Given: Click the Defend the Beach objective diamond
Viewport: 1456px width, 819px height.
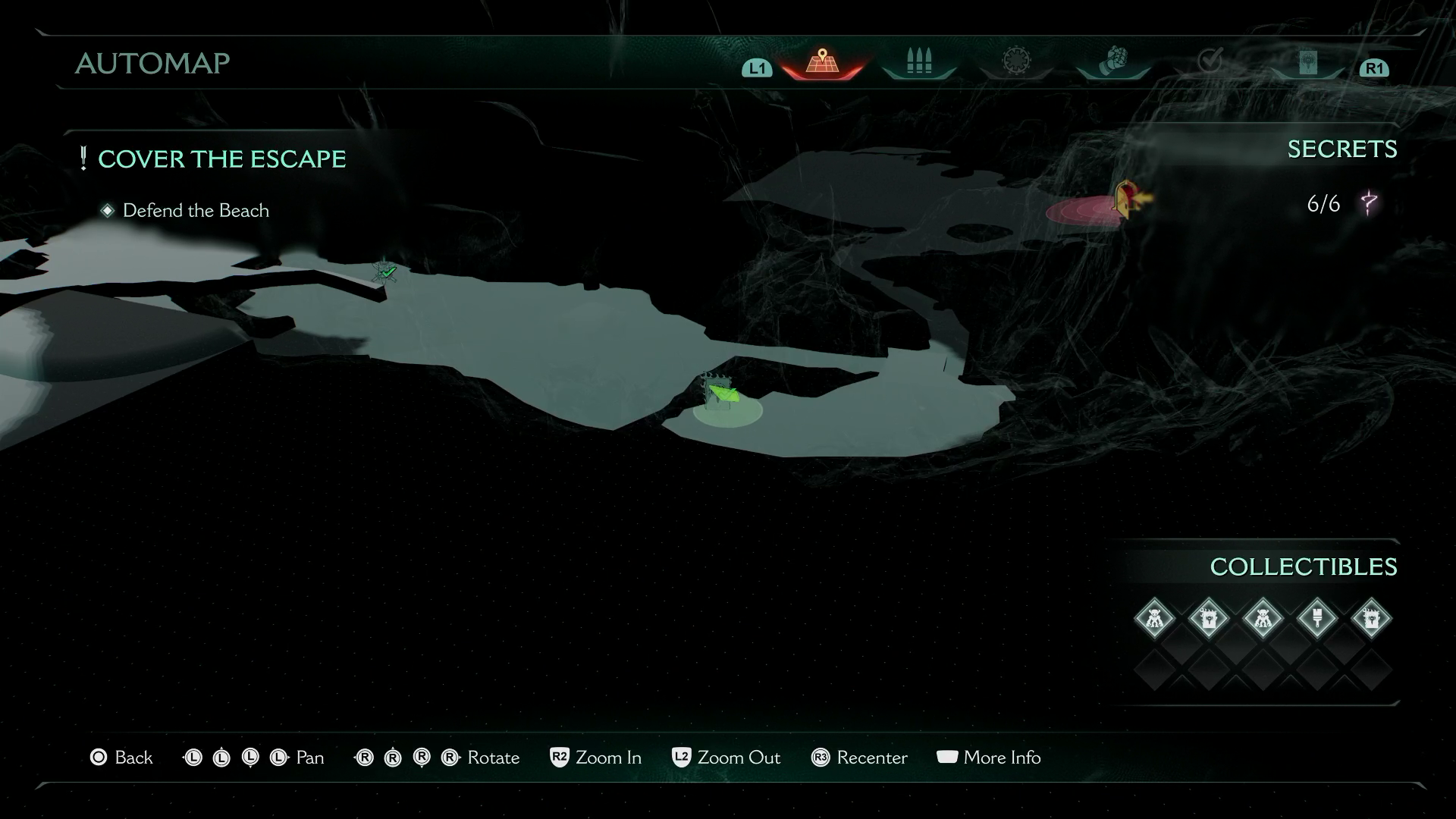Looking at the screenshot, I should click(x=108, y=210).
